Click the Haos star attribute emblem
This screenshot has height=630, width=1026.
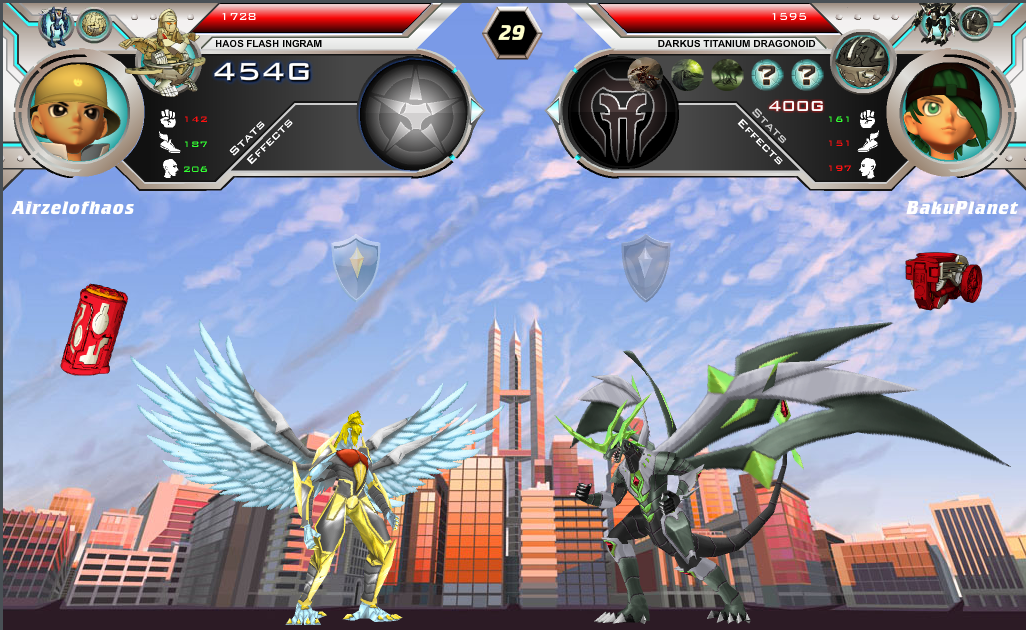(413, 112)
